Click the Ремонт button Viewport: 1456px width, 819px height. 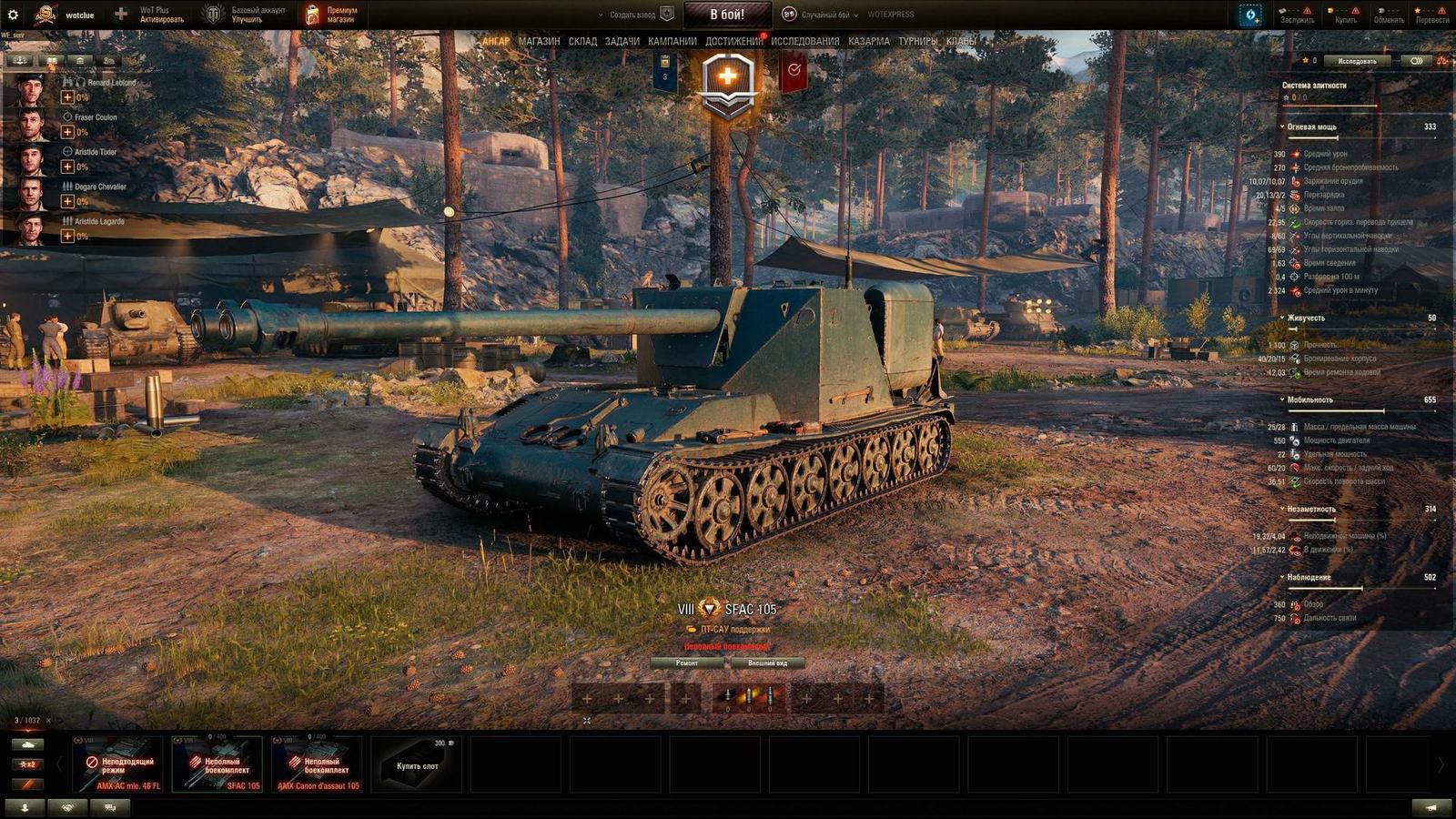[687, 663]
